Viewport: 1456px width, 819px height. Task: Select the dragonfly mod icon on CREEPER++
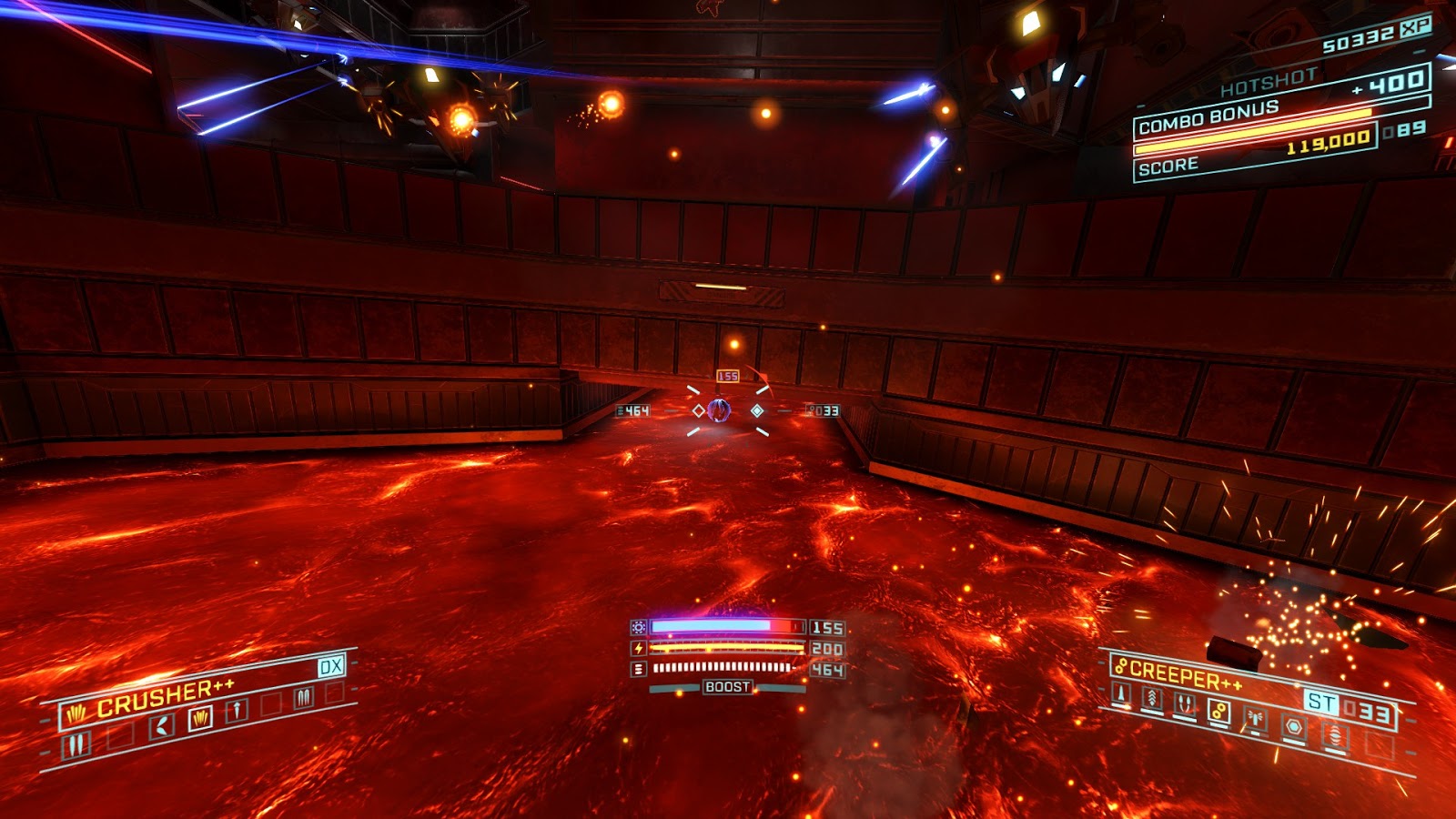pyautogui.click(x=1255, y=718)
